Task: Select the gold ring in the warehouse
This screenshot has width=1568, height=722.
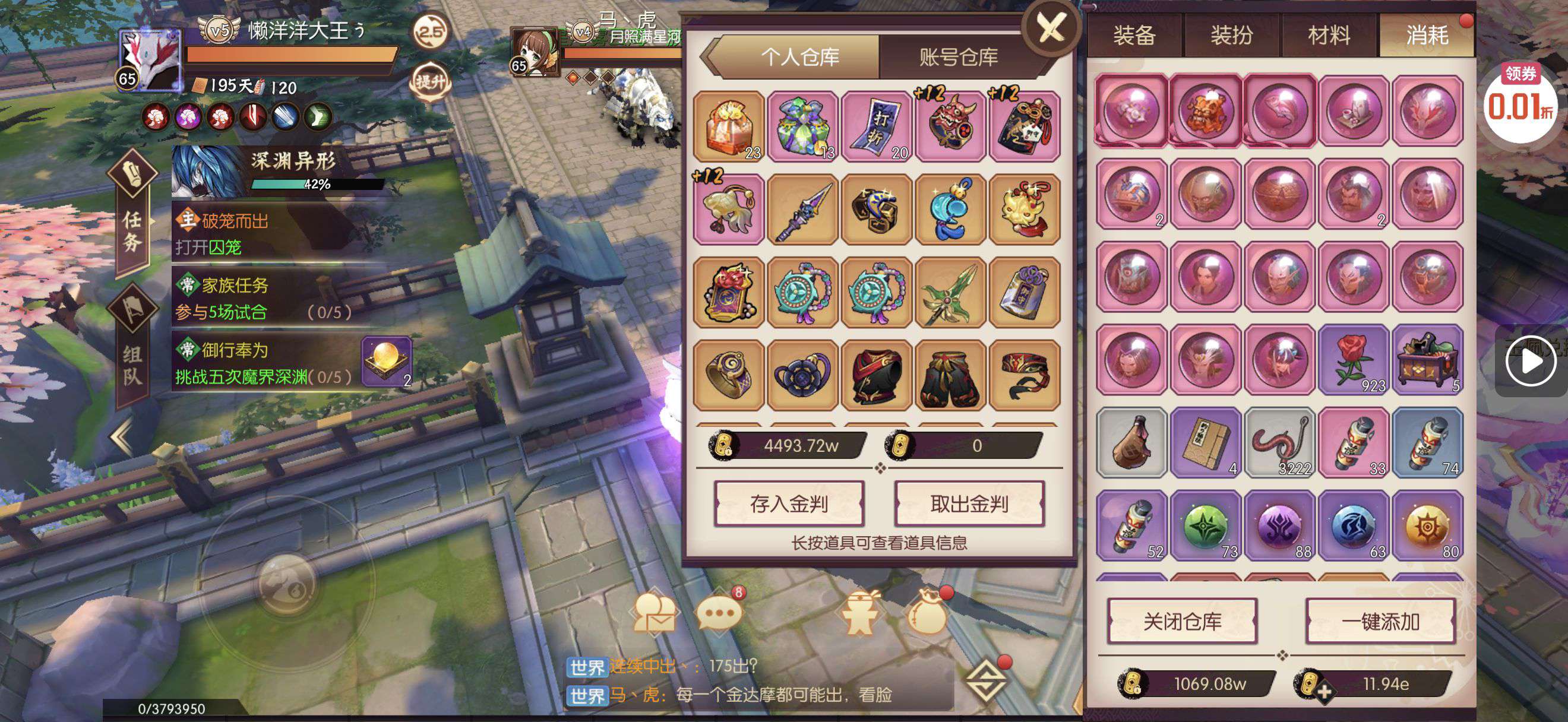Action: 729,375
